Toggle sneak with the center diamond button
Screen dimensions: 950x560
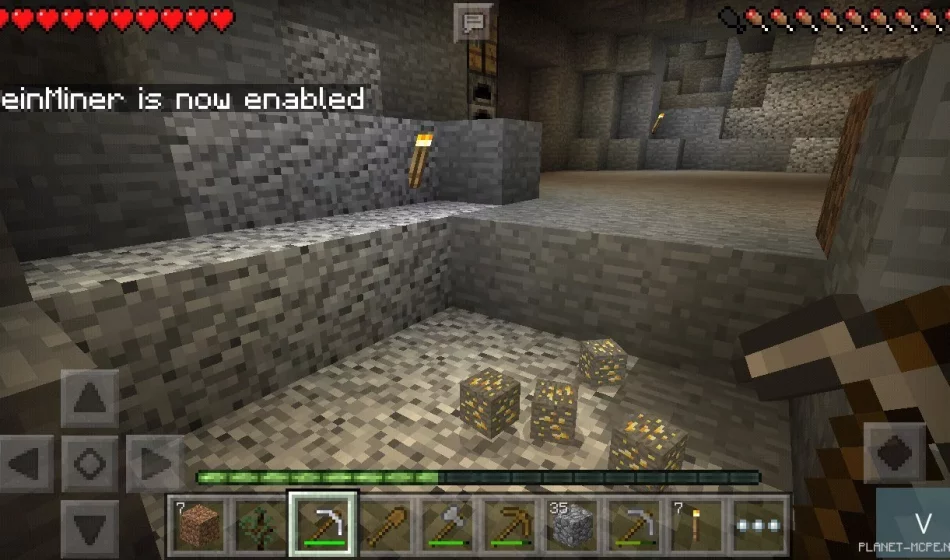pos(90,464)
